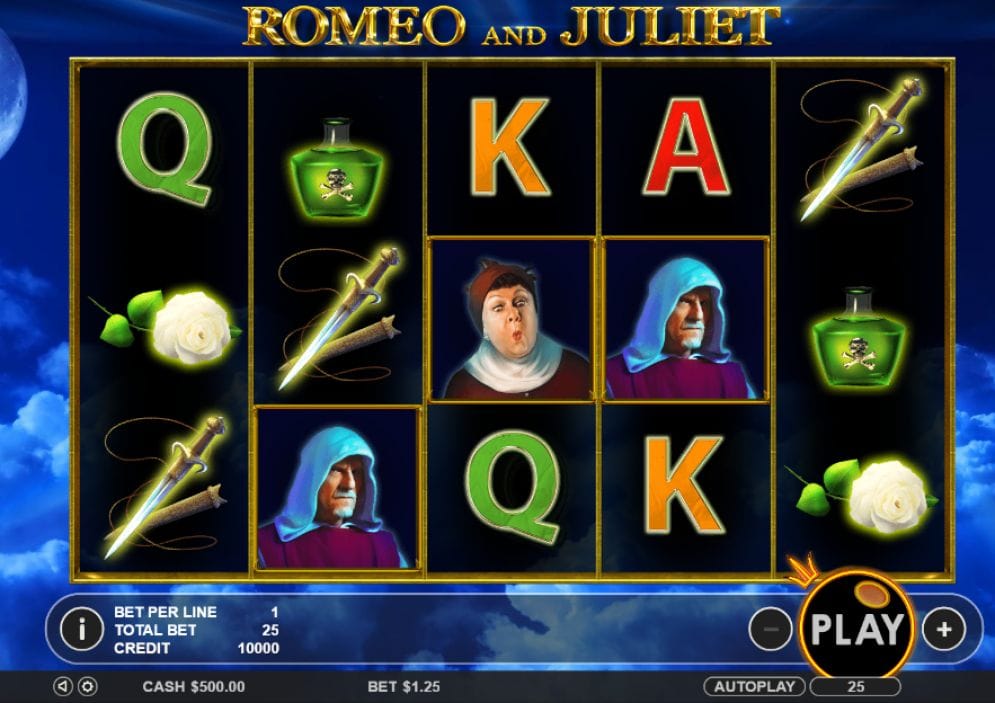Increase the bet with the plus button
The image size is (995, 703).
coord(943,629)
